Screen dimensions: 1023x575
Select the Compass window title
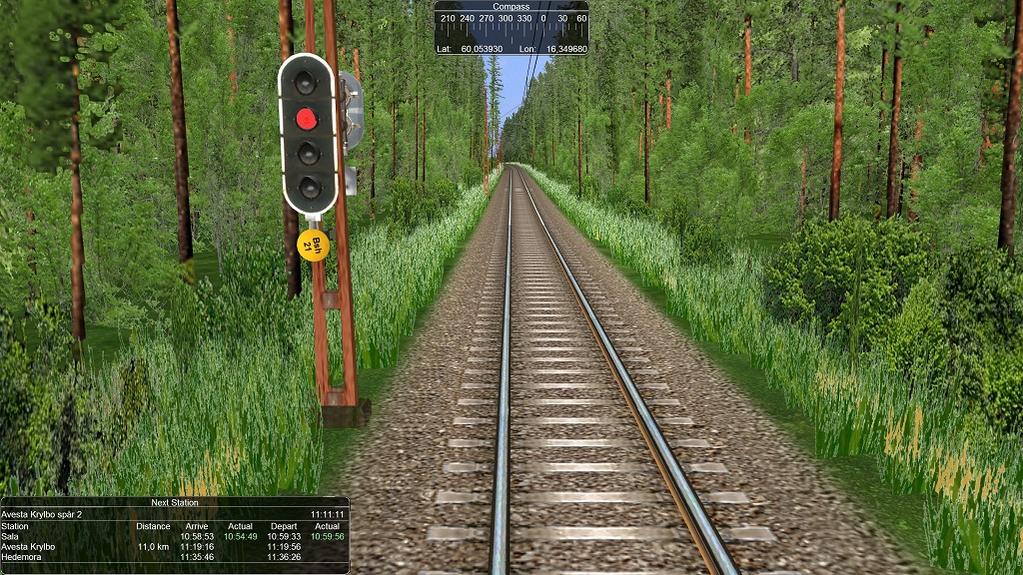[510, 6]
